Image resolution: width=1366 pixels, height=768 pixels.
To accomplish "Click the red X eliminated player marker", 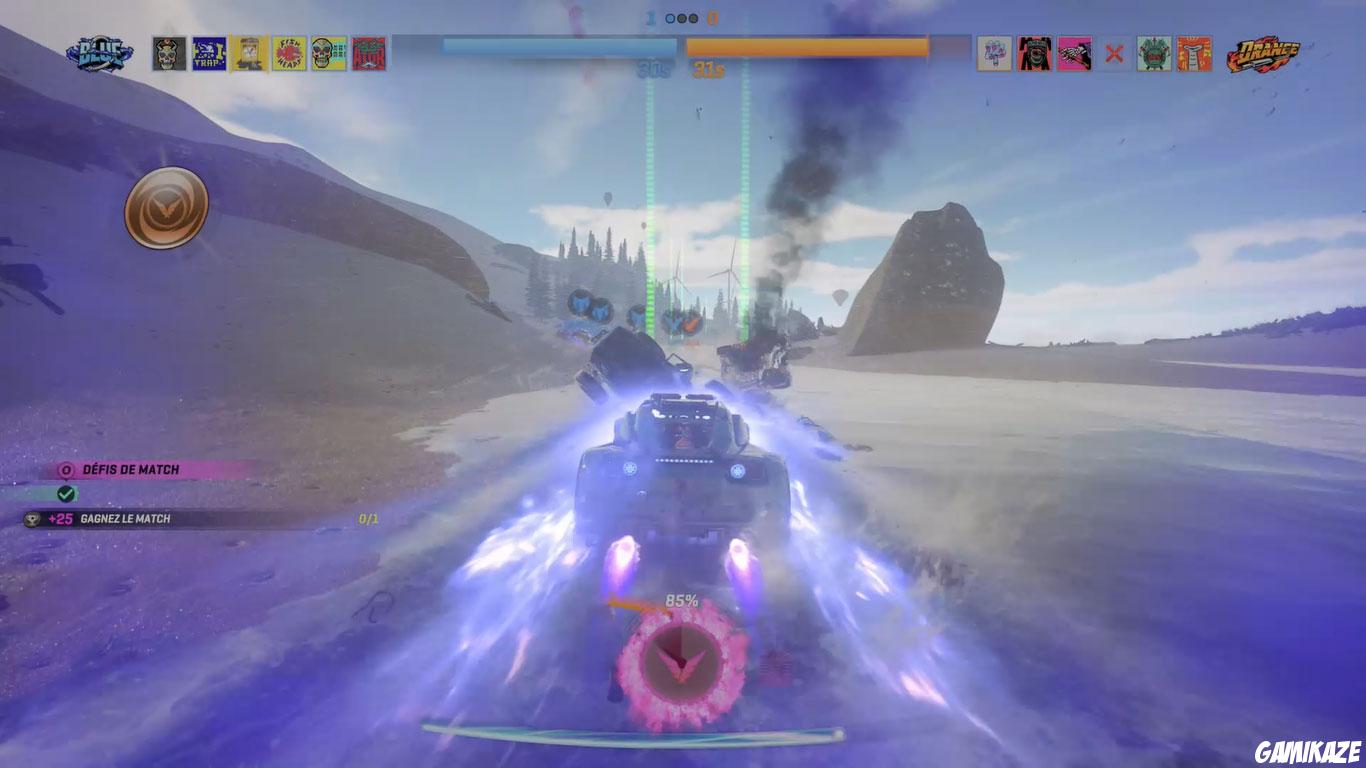I will (x=1113, y=53).
